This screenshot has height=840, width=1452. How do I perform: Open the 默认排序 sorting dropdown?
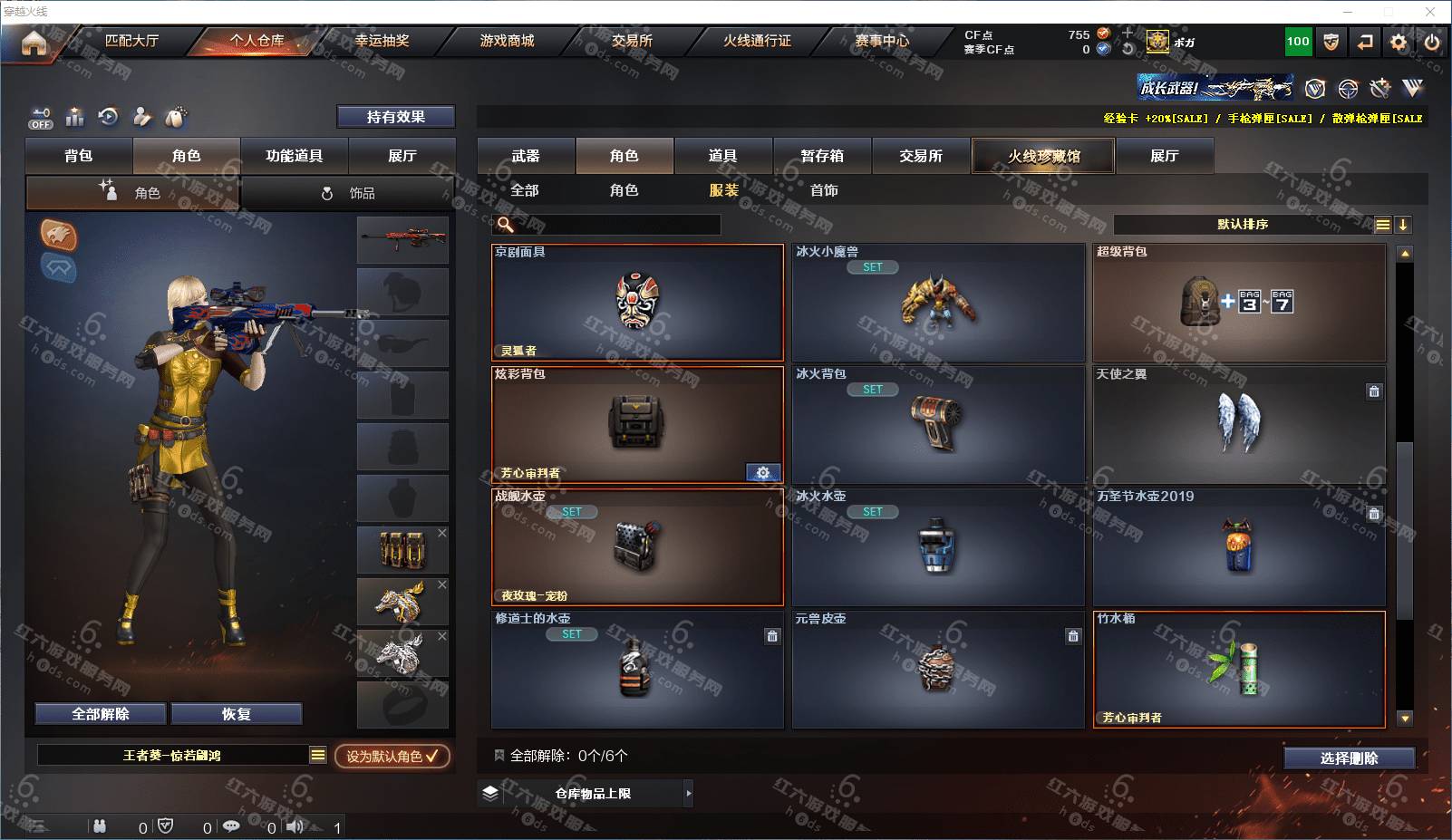pos(1243,225)
